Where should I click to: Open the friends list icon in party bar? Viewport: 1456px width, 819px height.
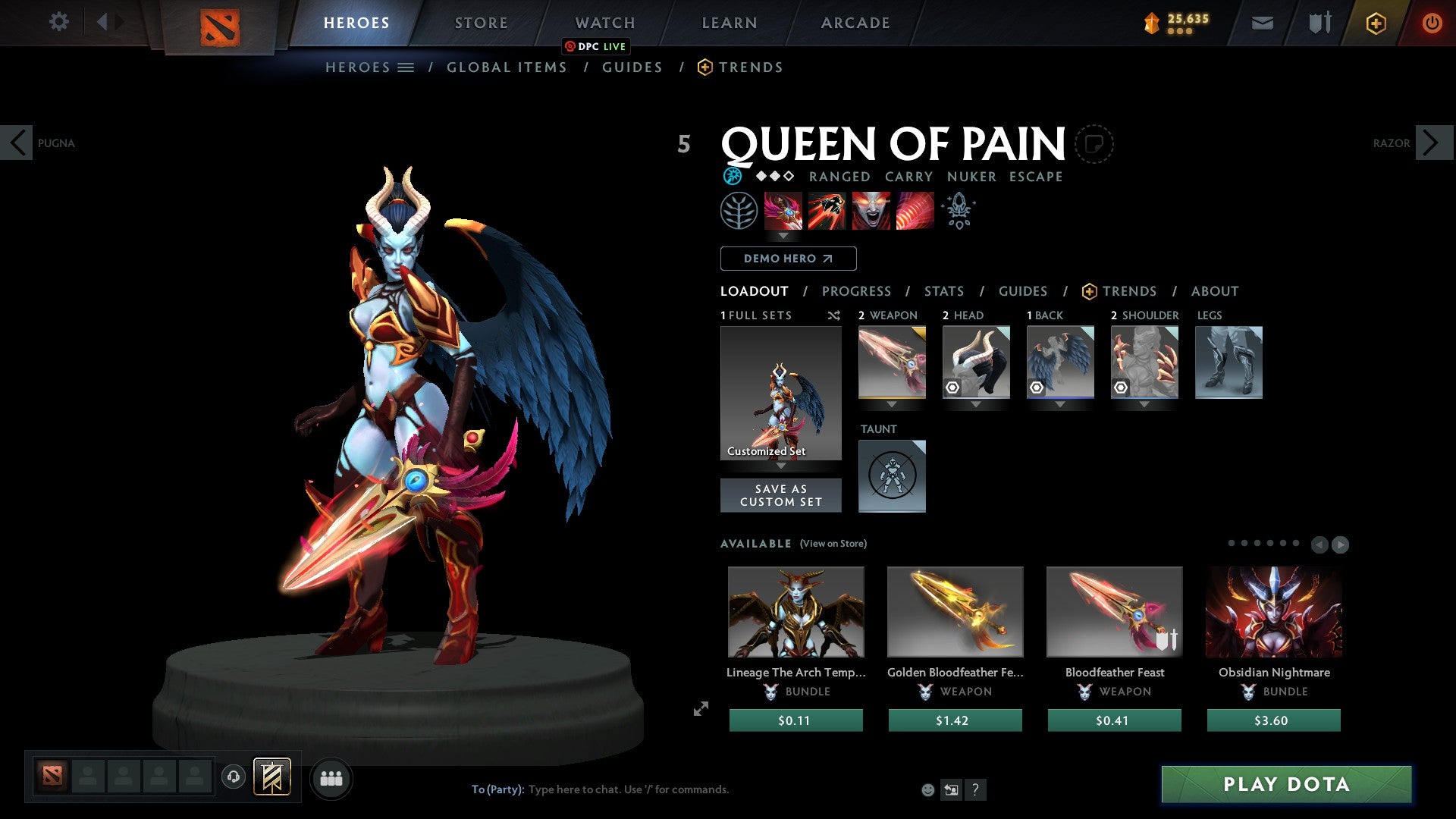pyautogui.click(x=330, y=778)
